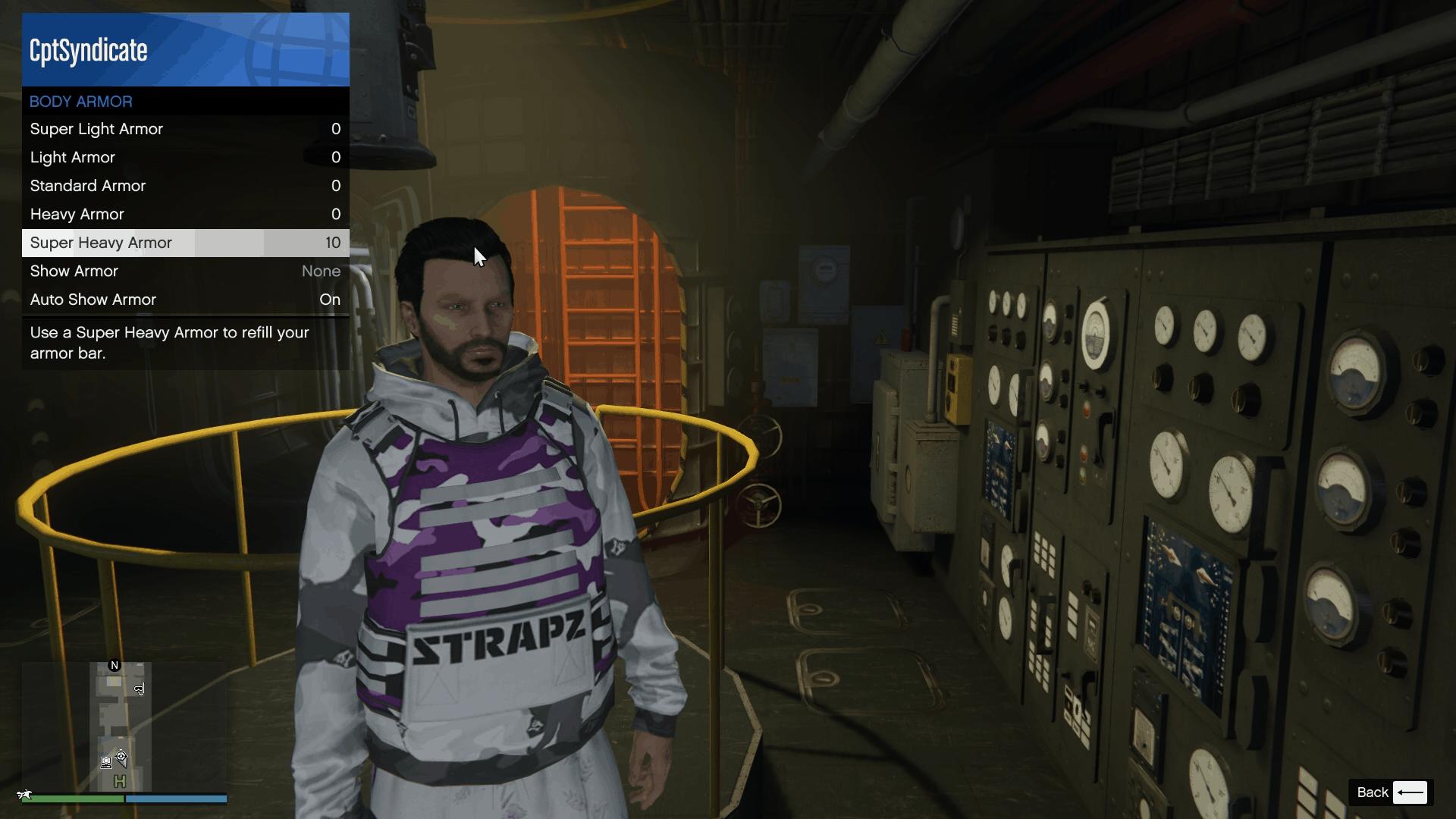Click the green health bar
This screenshot has height=819, width=1456.
tap(72, 799)
